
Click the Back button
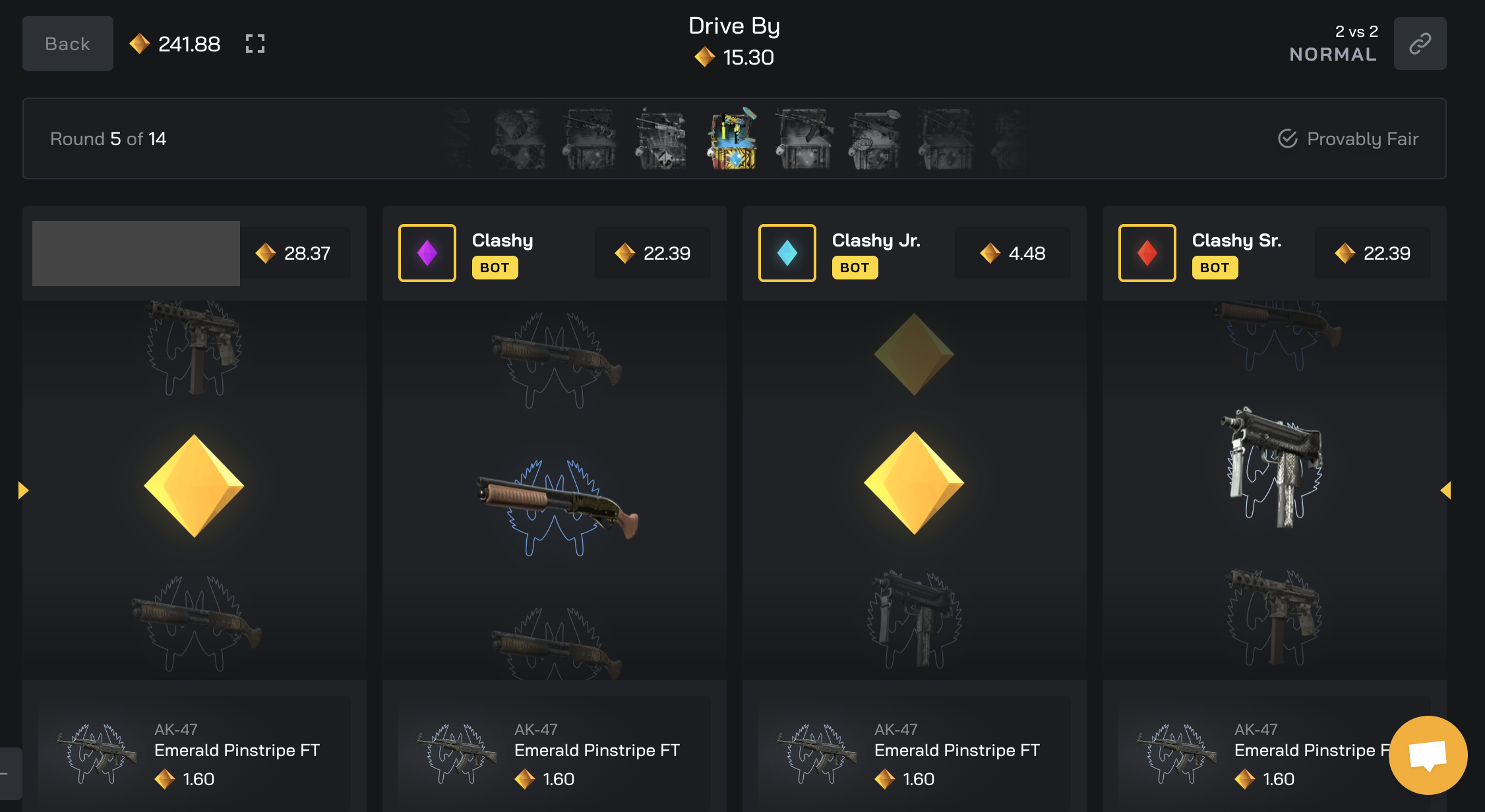tap(67, 43)
